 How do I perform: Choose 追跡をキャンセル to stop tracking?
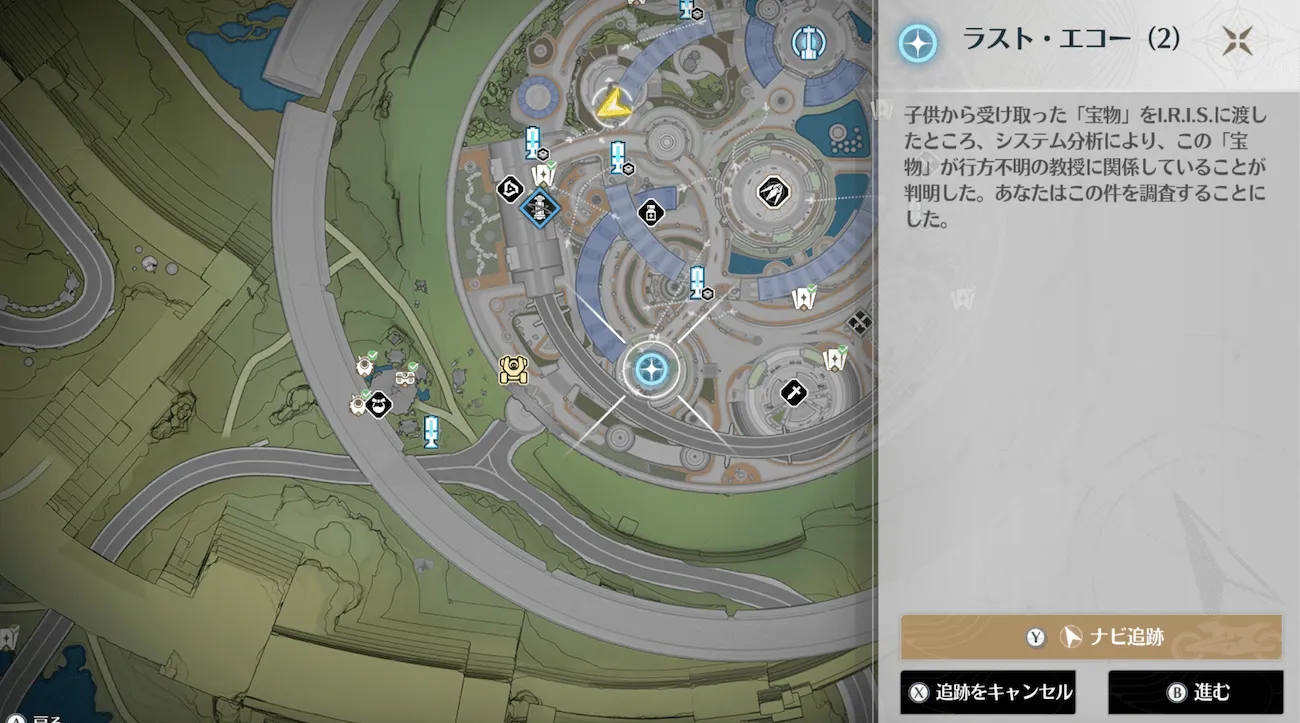click(x=988, y=692)
